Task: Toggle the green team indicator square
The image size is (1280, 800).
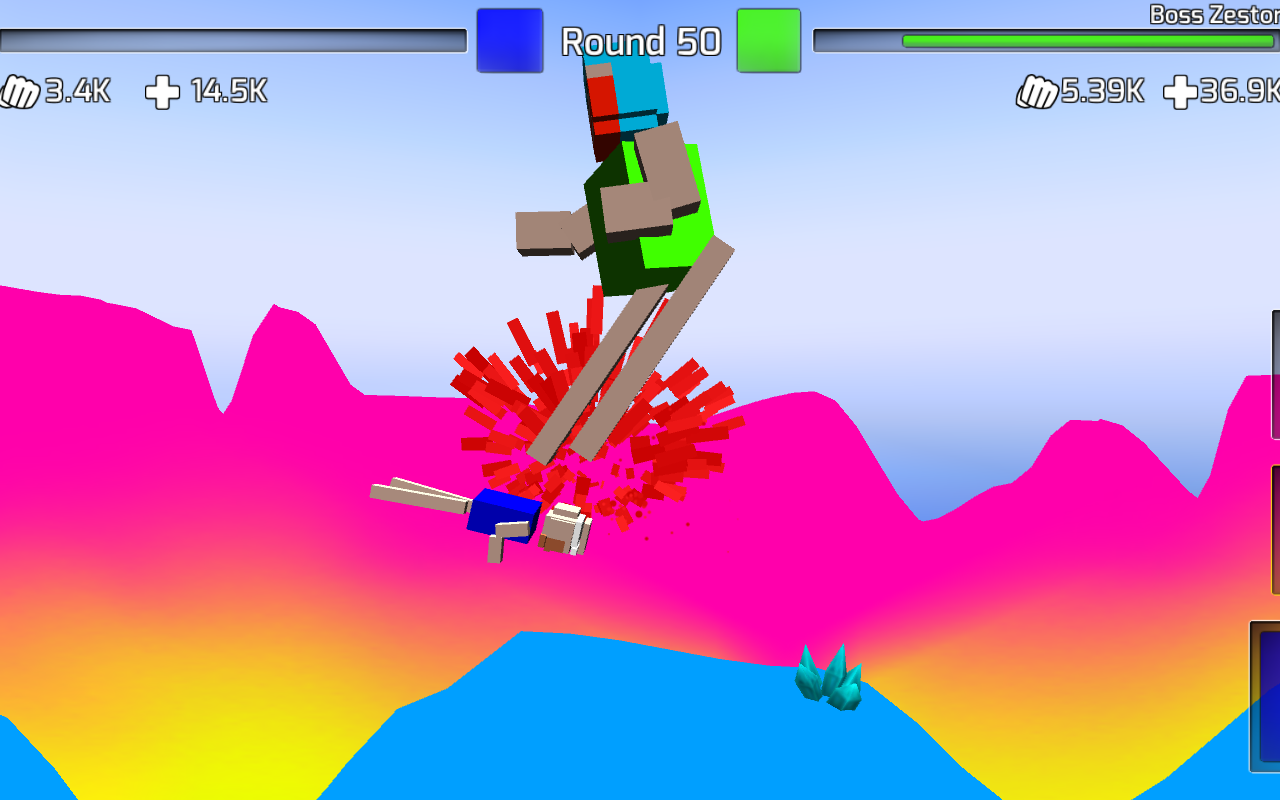Action: click(x=768, y=40)
